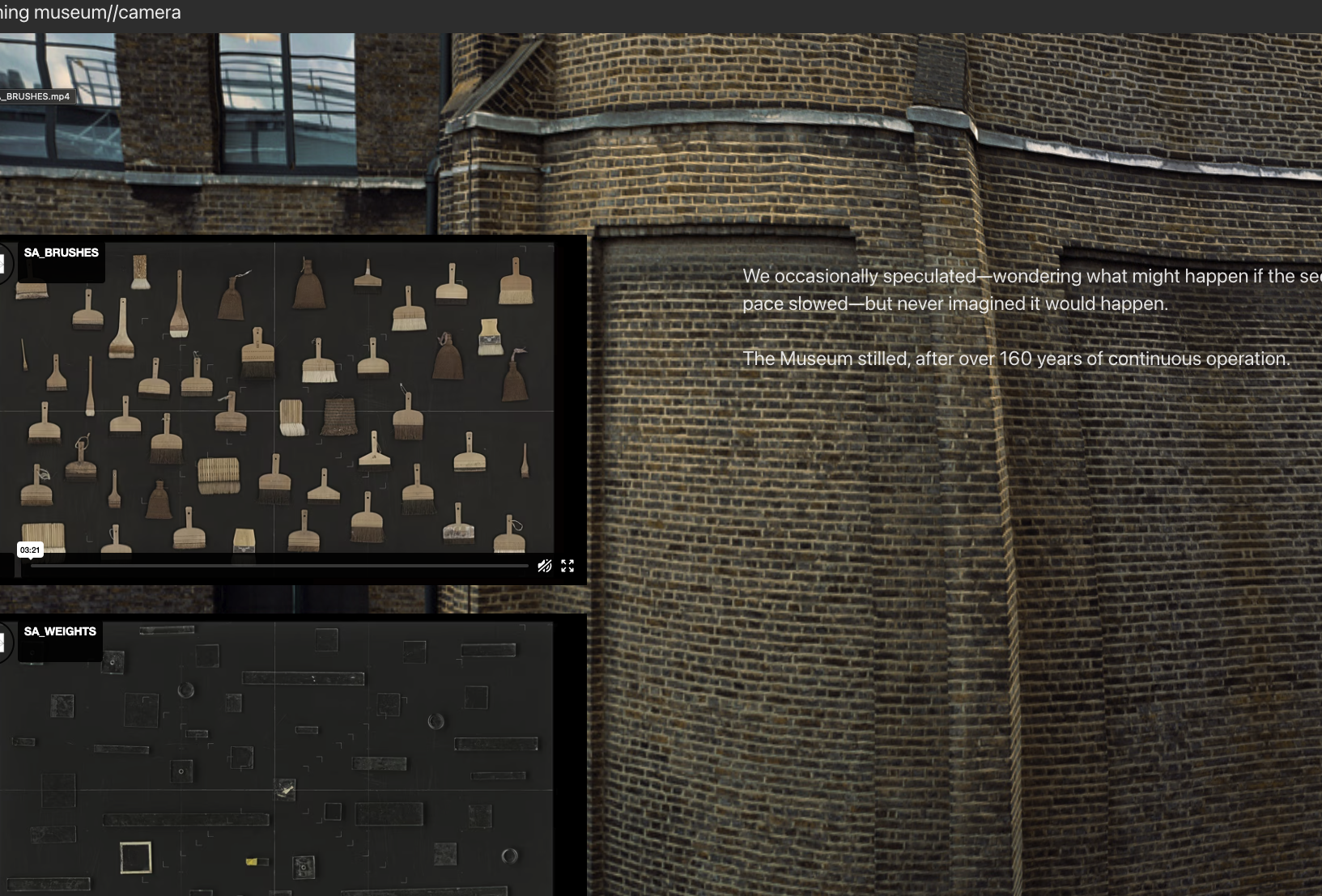Click the _BRUSHES.mp4 filename tag

pos(36,96)
